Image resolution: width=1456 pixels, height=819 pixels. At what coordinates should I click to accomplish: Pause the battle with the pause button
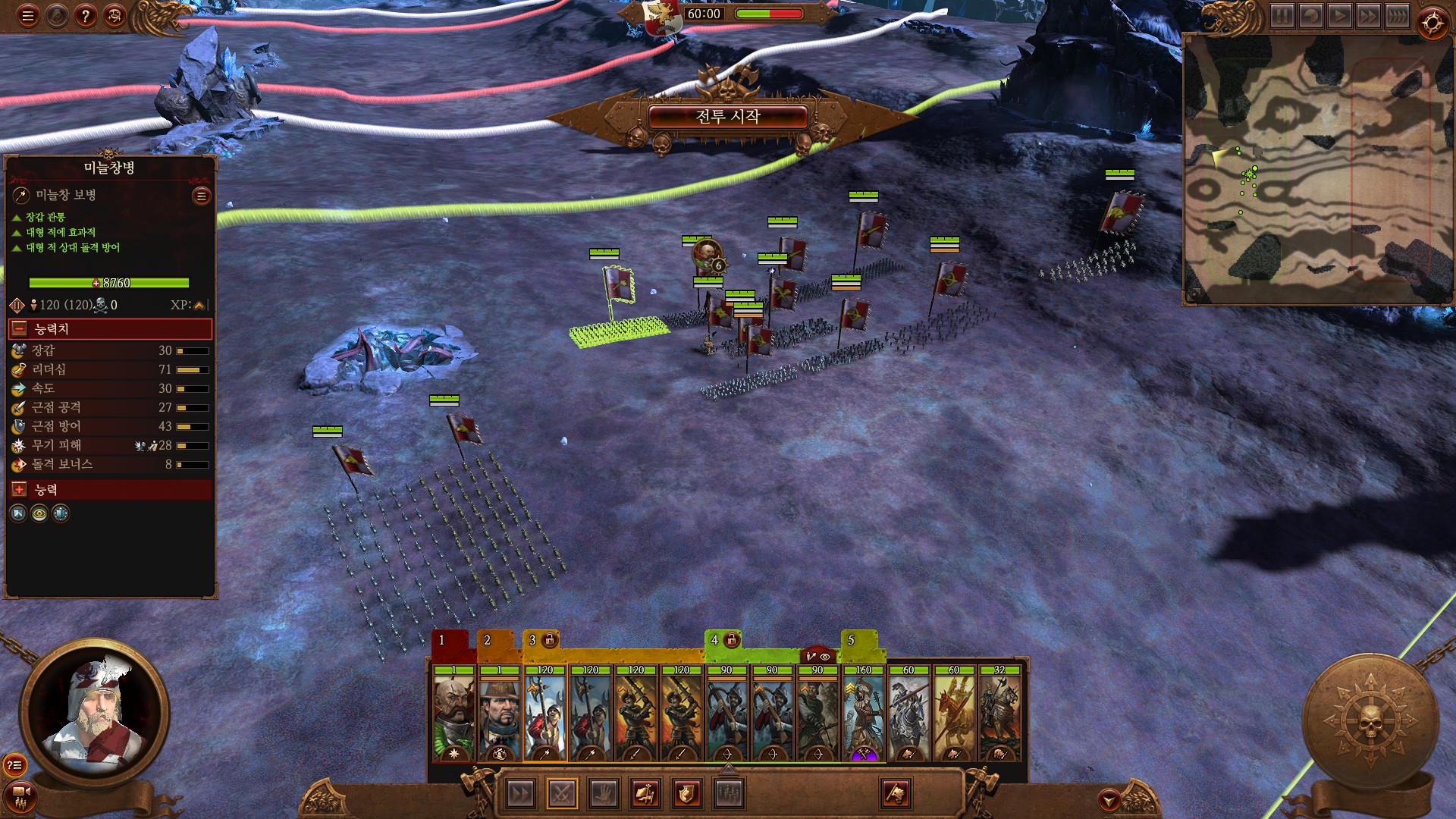pos(1282,16)
